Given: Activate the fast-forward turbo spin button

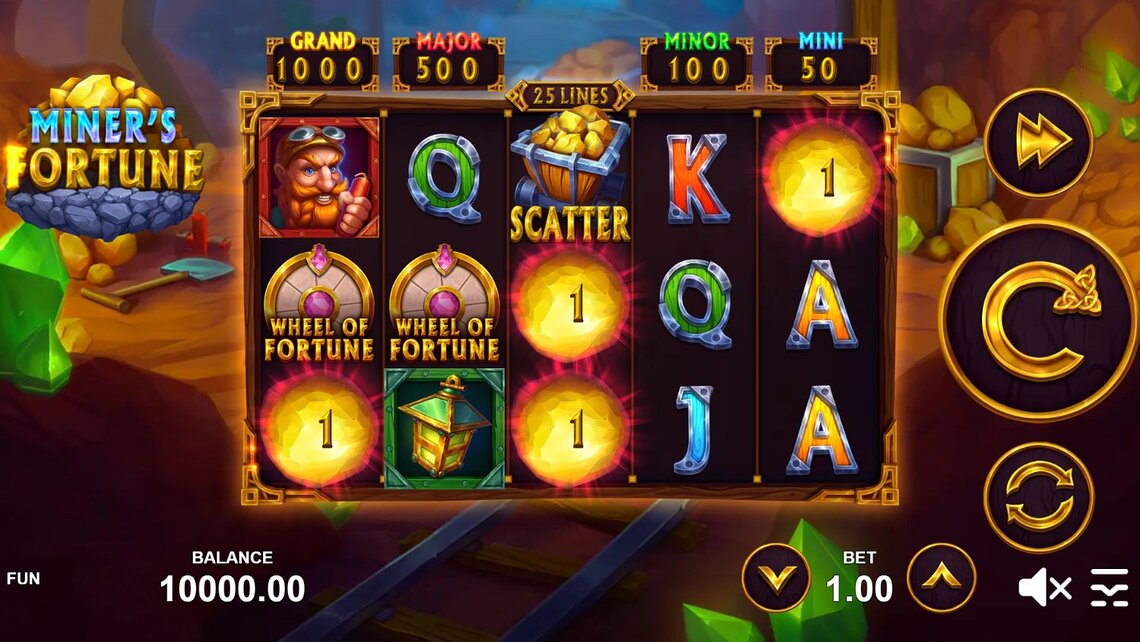Looking at the screenshot, I should click(x=1038, y=142).
